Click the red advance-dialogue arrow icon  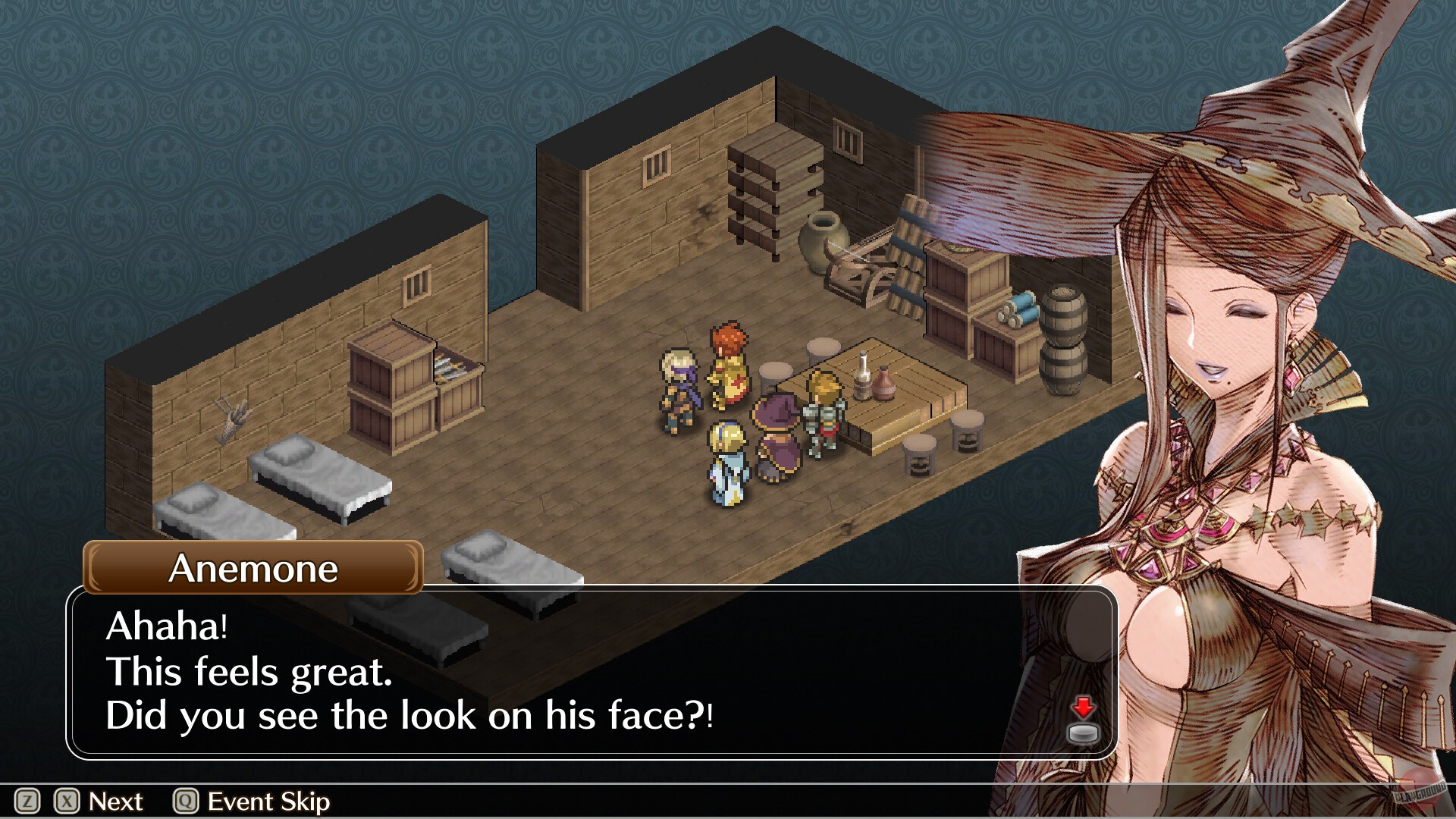(x=1083, y=707)
